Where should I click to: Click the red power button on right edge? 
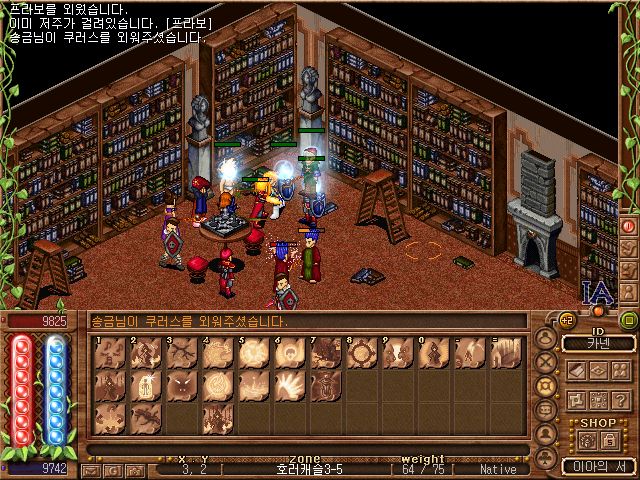[629, 227]
